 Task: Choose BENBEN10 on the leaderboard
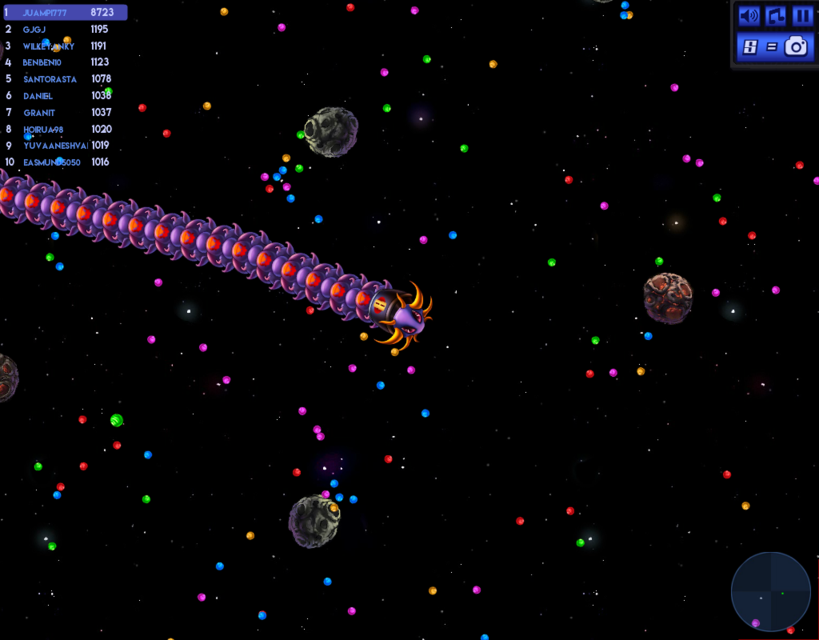click(64, 62)
